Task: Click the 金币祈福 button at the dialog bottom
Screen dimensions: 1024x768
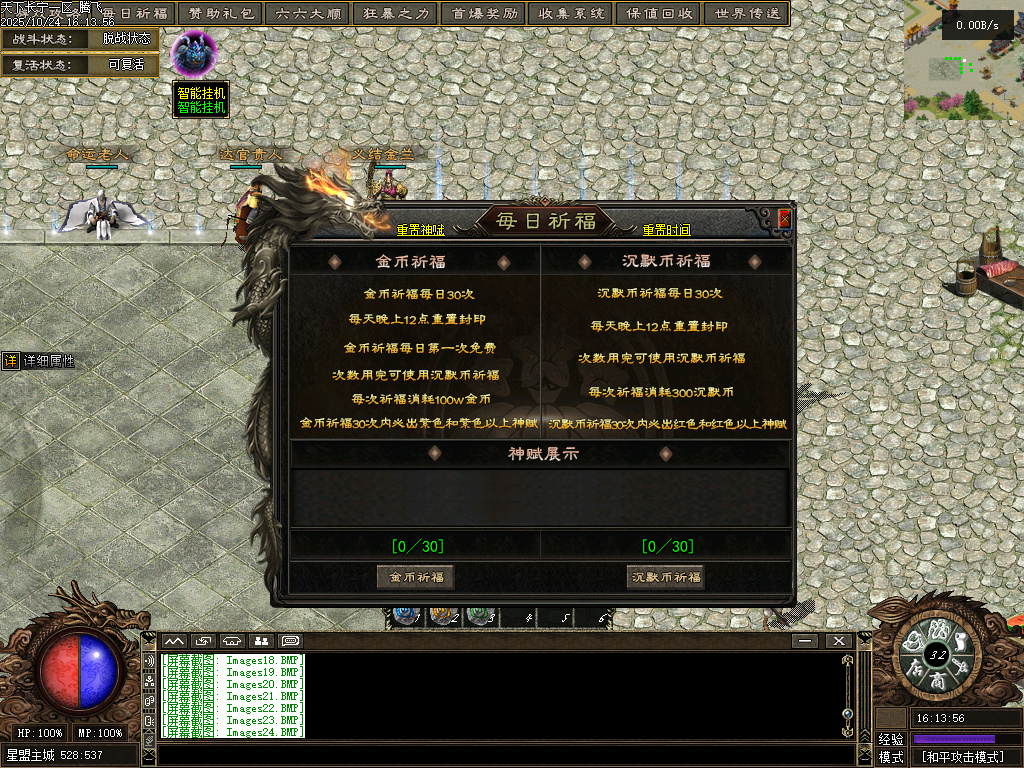Action: point(416,577)
